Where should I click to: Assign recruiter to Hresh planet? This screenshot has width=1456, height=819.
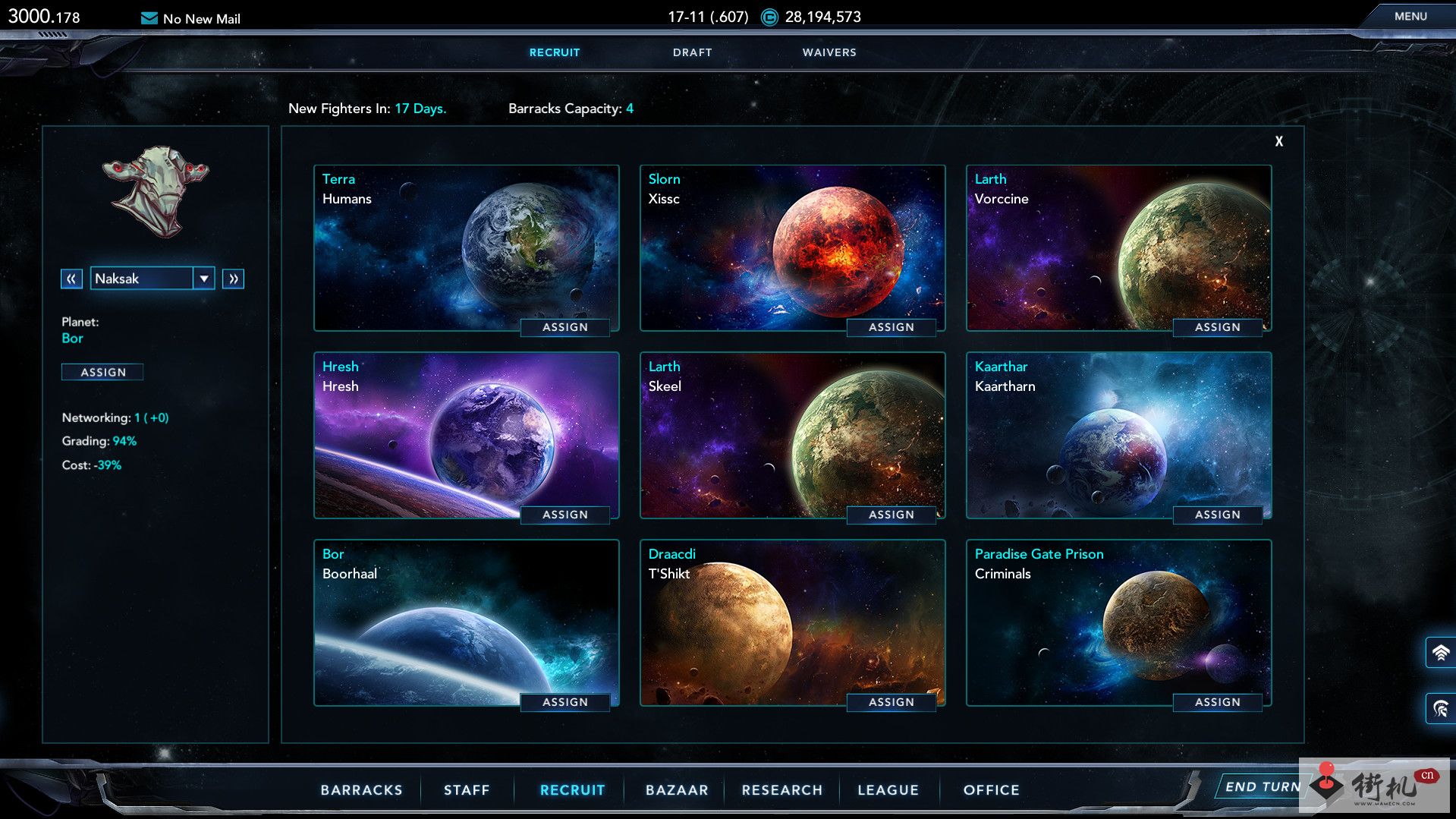[x=565, y=515]
